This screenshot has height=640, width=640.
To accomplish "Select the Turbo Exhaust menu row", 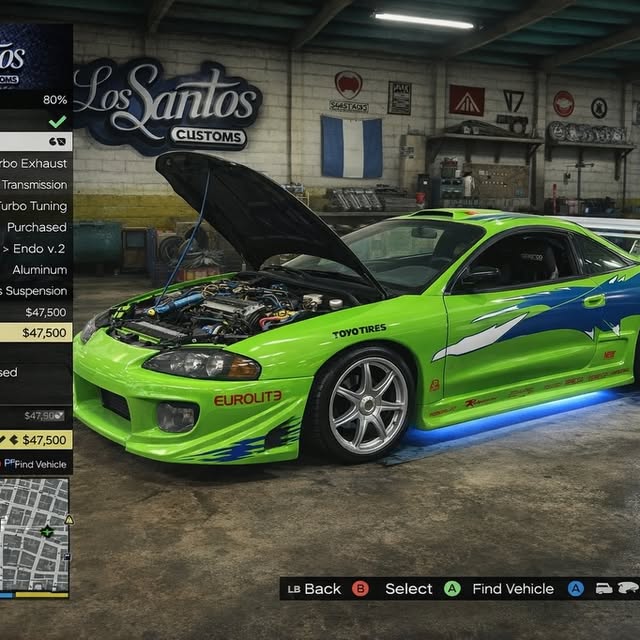I will (36, 163).
